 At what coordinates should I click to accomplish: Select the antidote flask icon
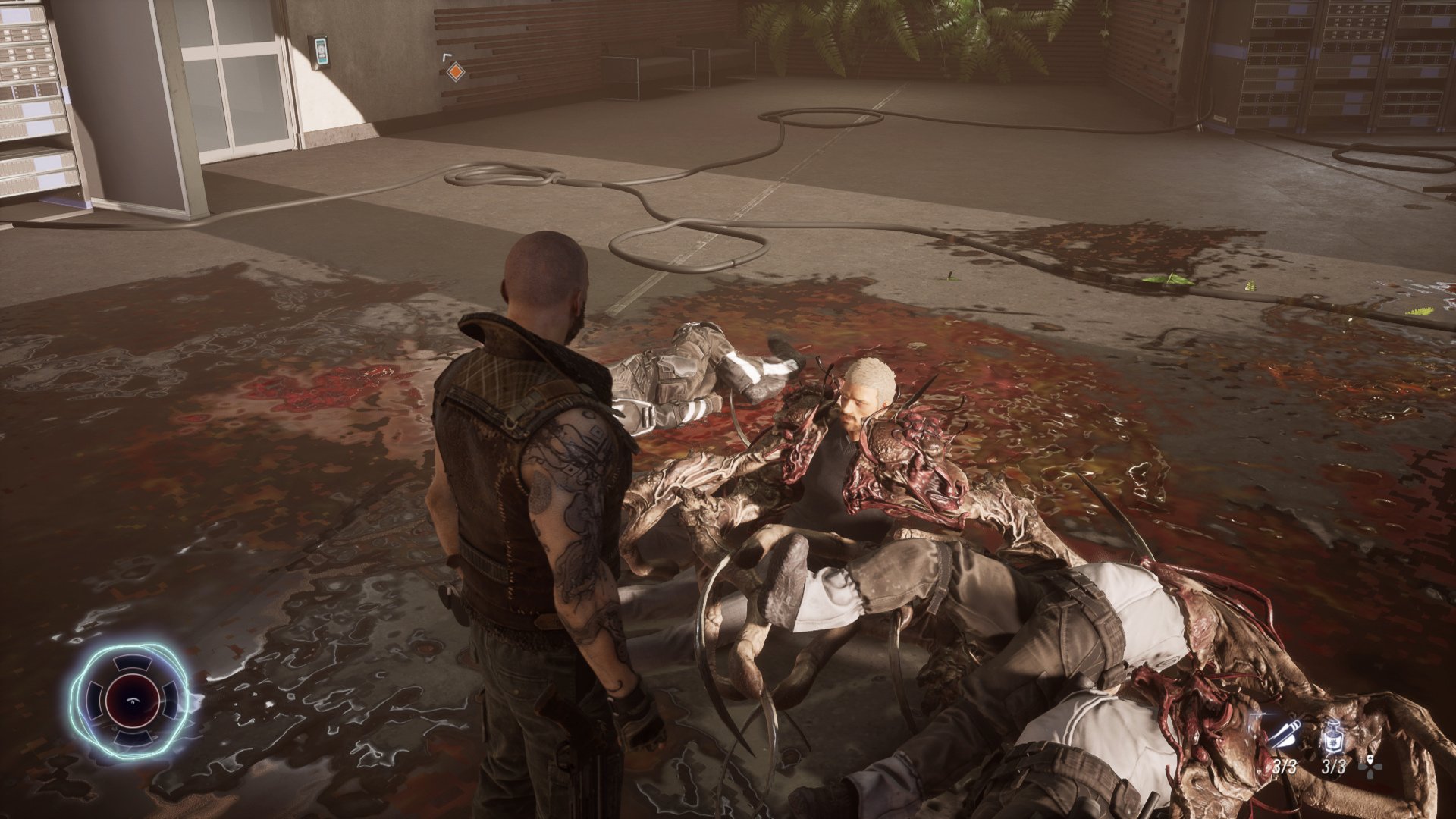[x=1333, y=736]
